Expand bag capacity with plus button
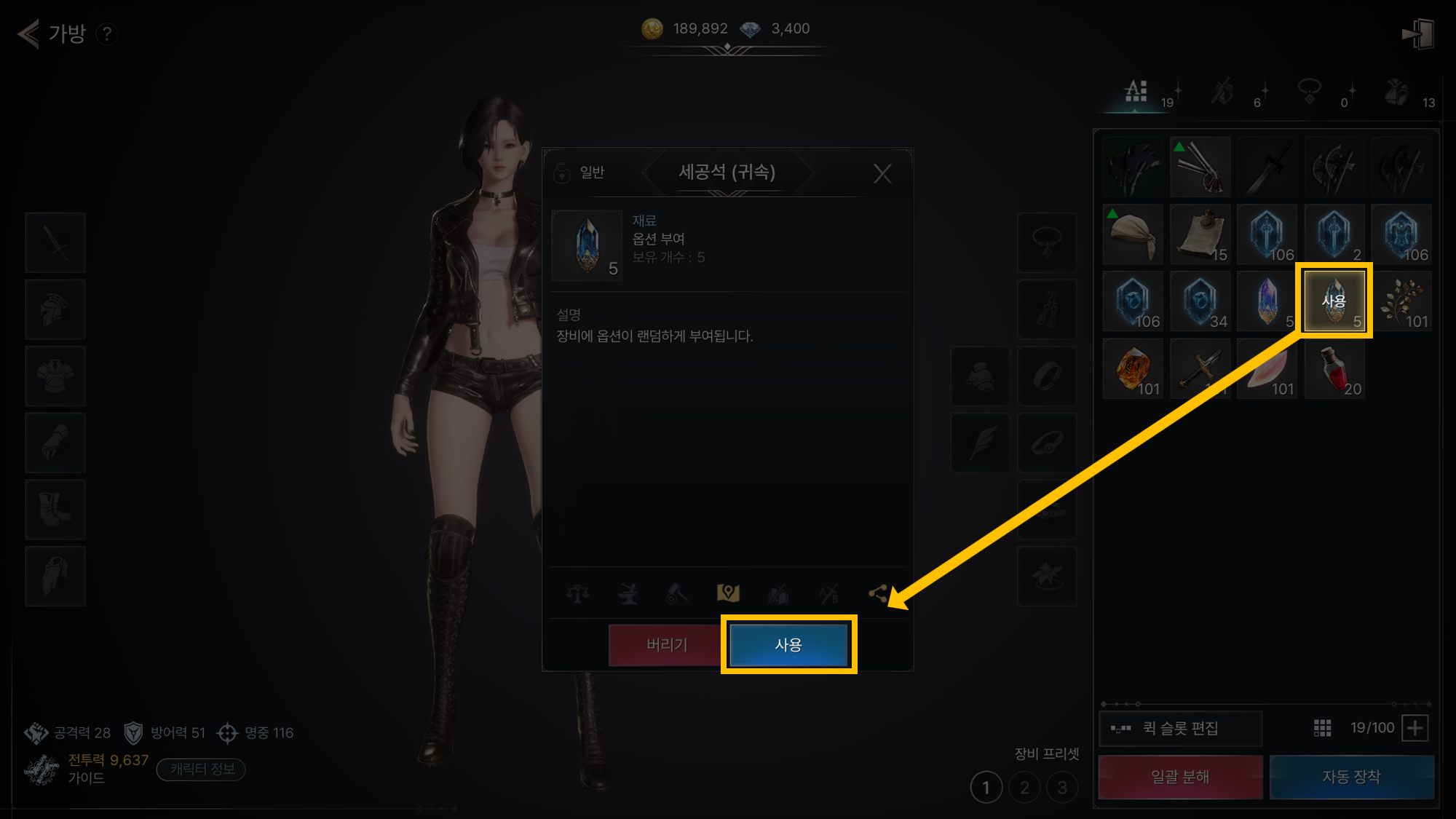 pyautogui.click(x=1415, y=728)
